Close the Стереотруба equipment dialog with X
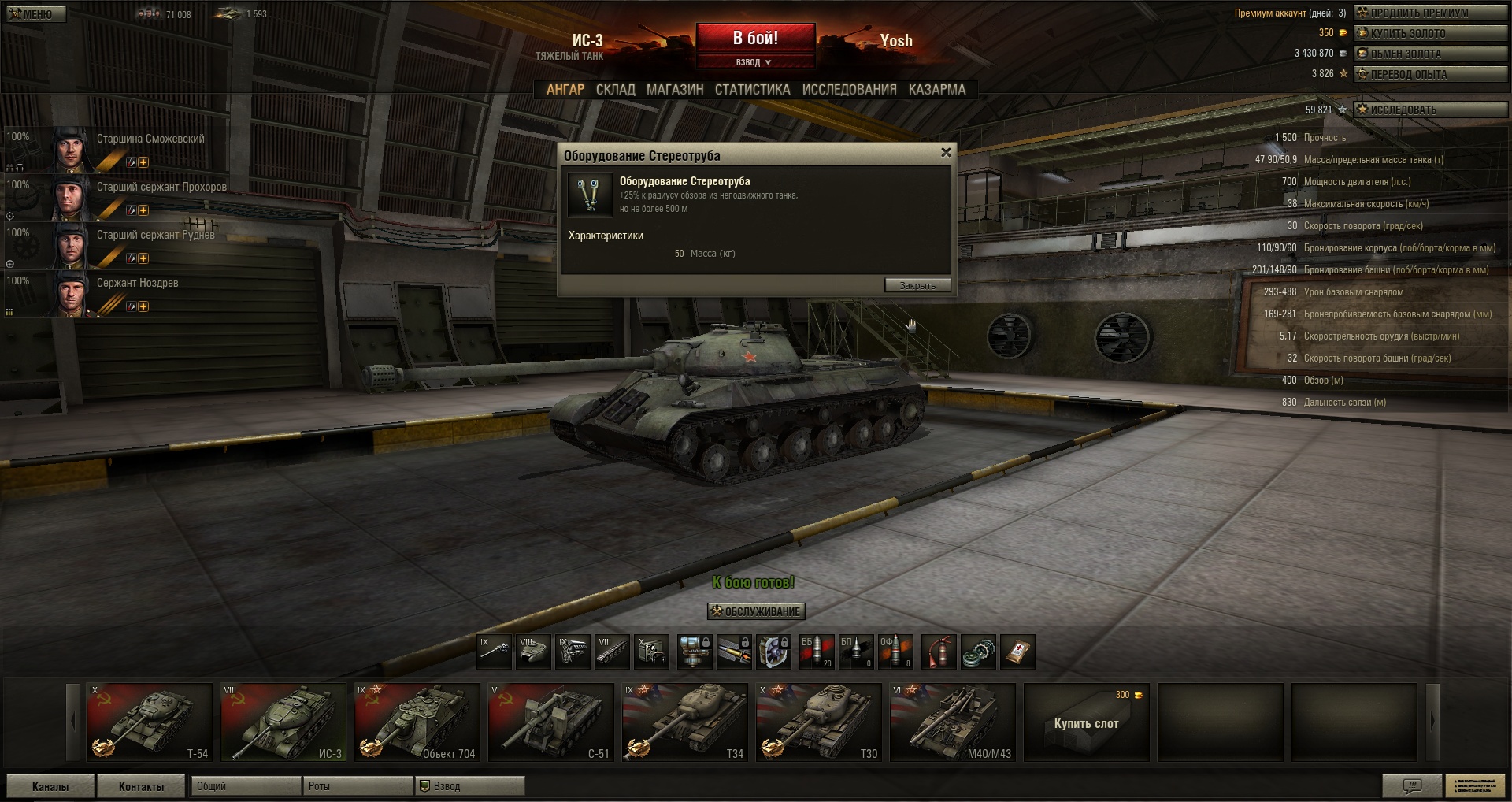This screenshot has height=802, width=1512. pyautogui.click(x=946, y=153)
